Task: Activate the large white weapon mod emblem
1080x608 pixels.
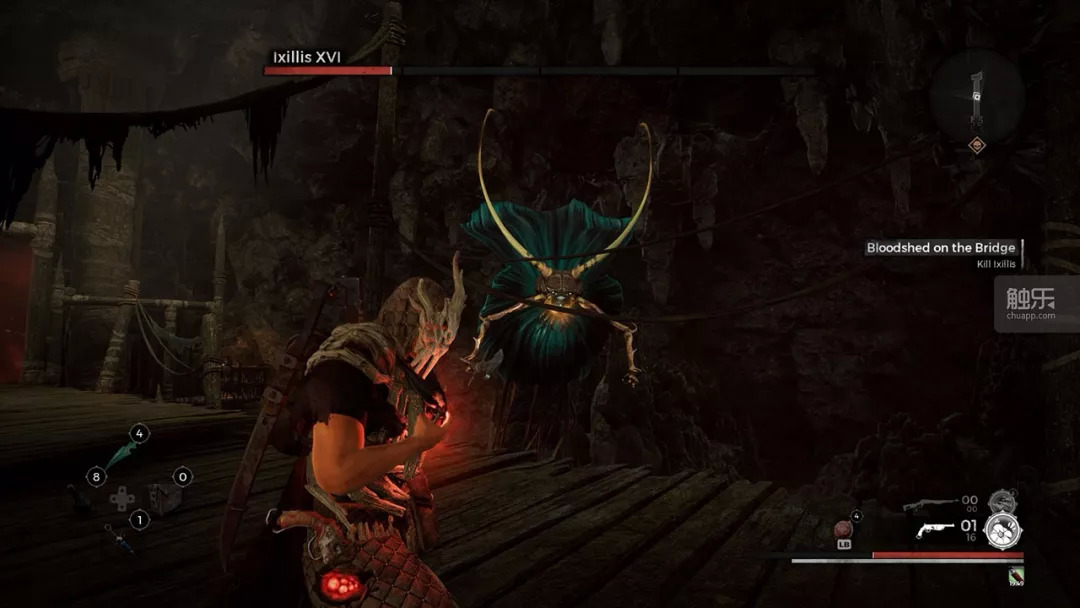Action: [x=1003, y=530]
